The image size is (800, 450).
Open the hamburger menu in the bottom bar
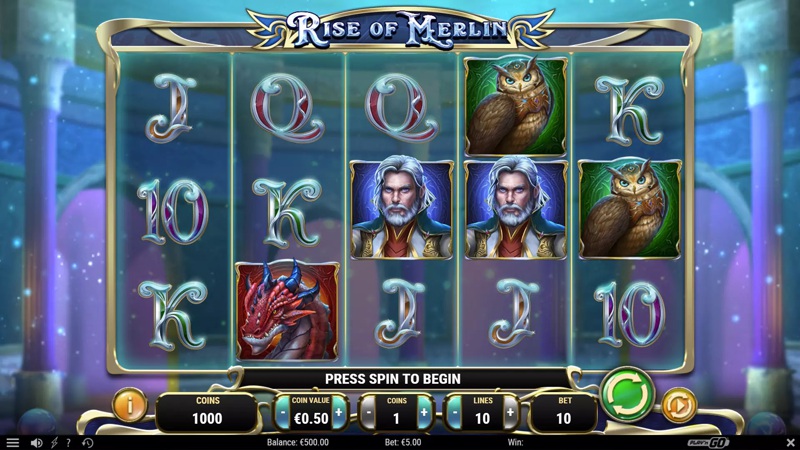pyautogui.click(x=13, y=442)
